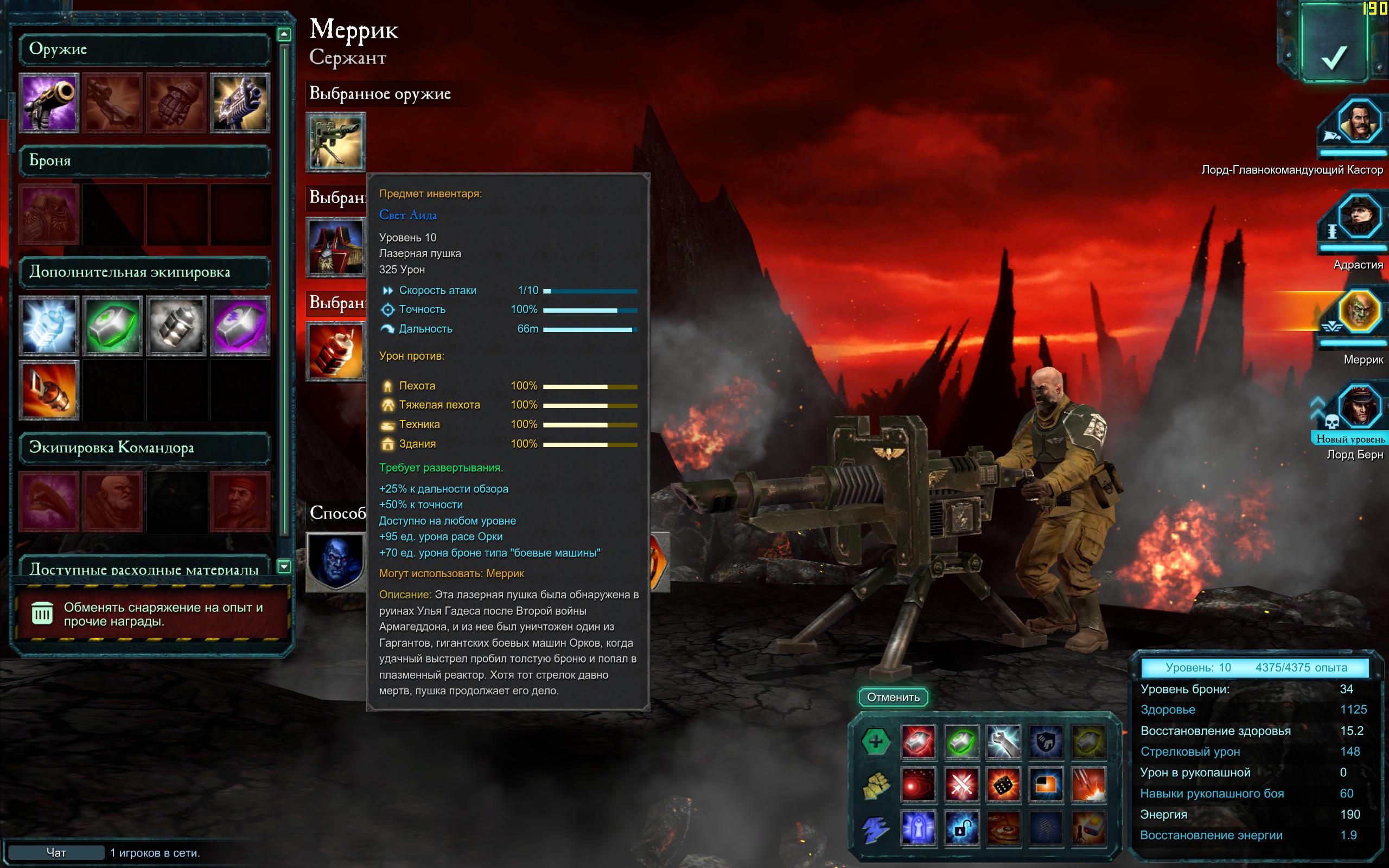Screen dimensions: 1389x868
Task: Choose the dice trait icon
Action: (1003, 785)
